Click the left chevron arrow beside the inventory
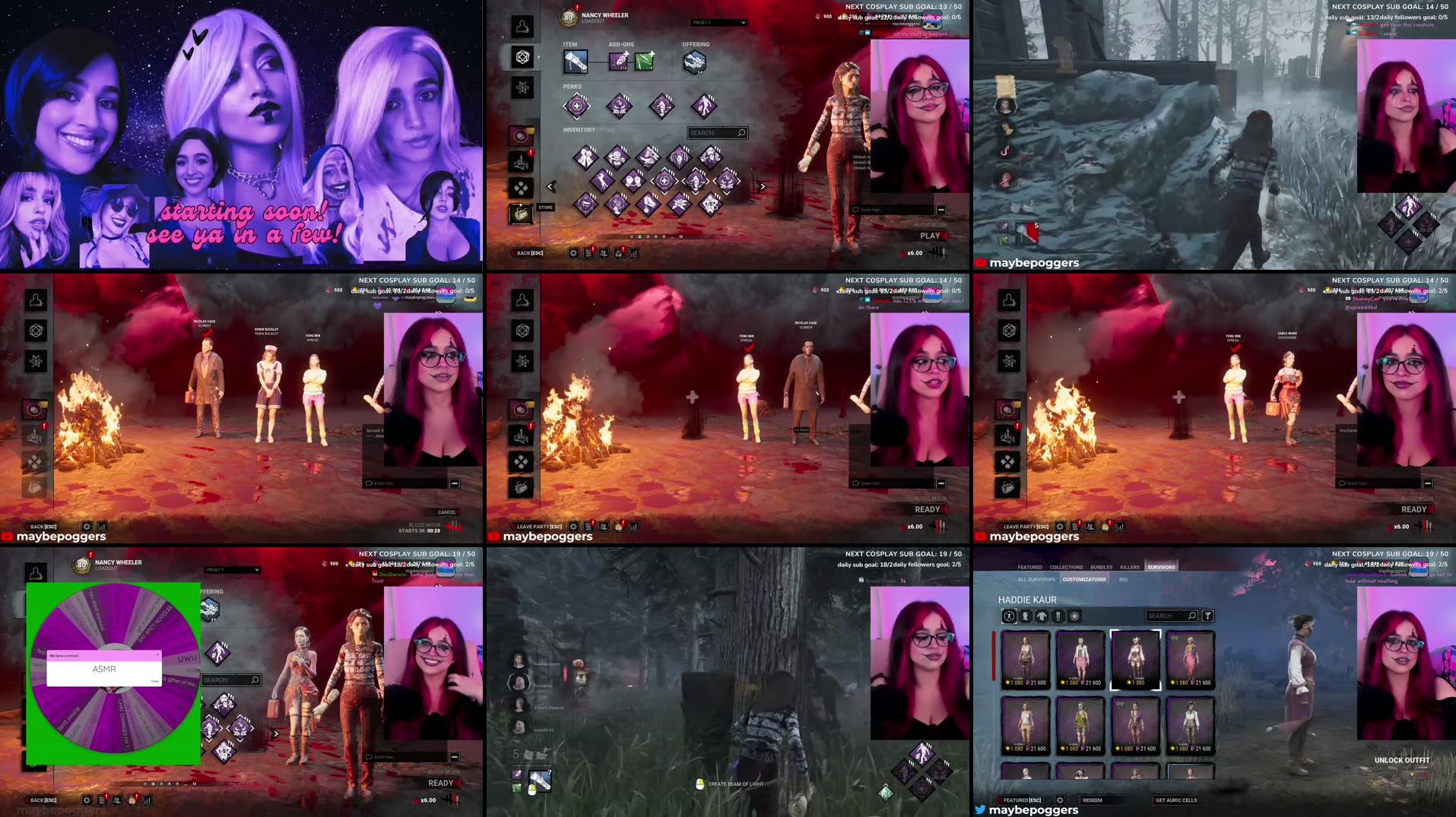This screenshot has height=817, width=1456. pyautogui.click(x=550, y=185)
